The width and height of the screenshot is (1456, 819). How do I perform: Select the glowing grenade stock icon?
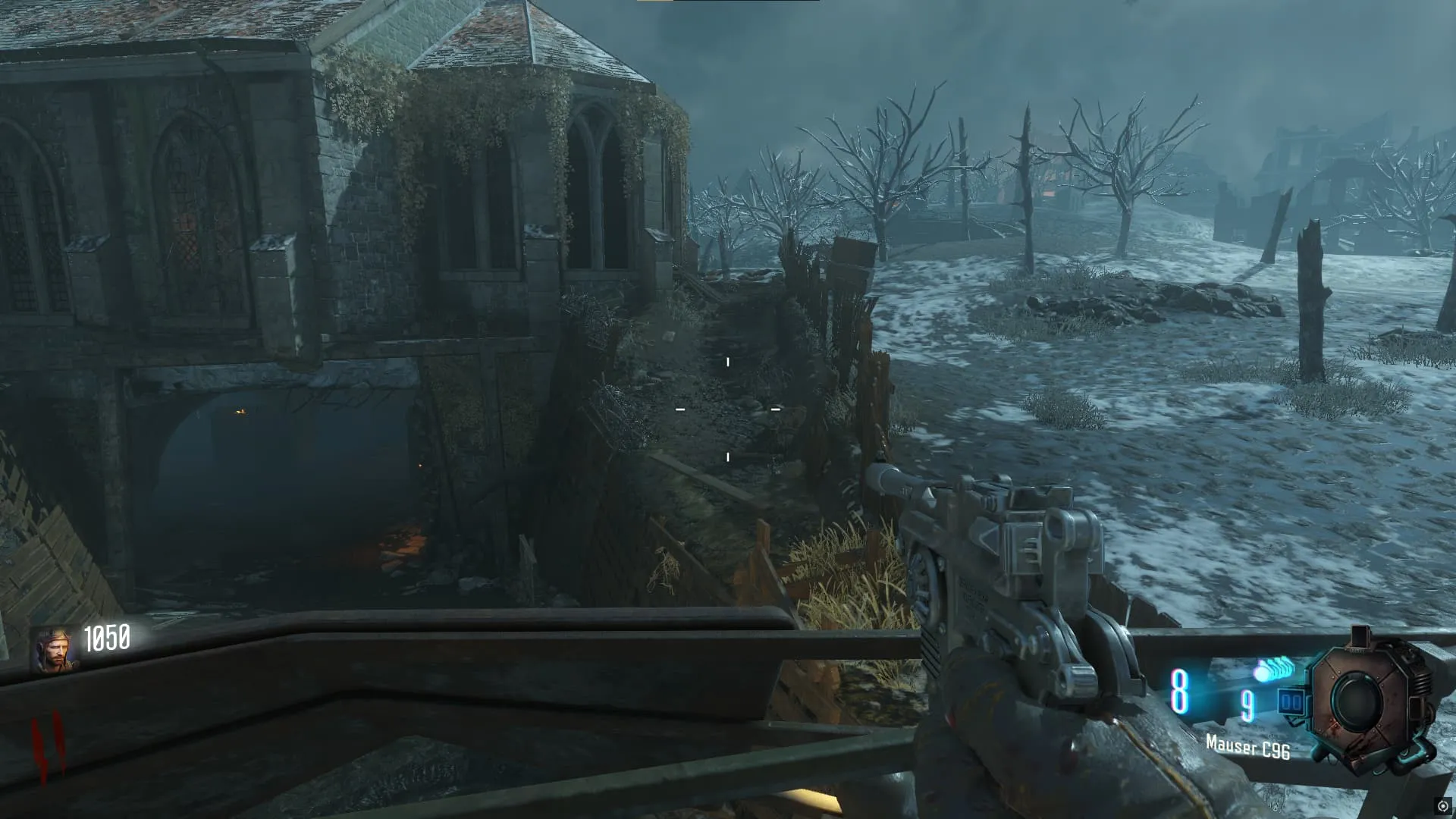coord(1276,670)
